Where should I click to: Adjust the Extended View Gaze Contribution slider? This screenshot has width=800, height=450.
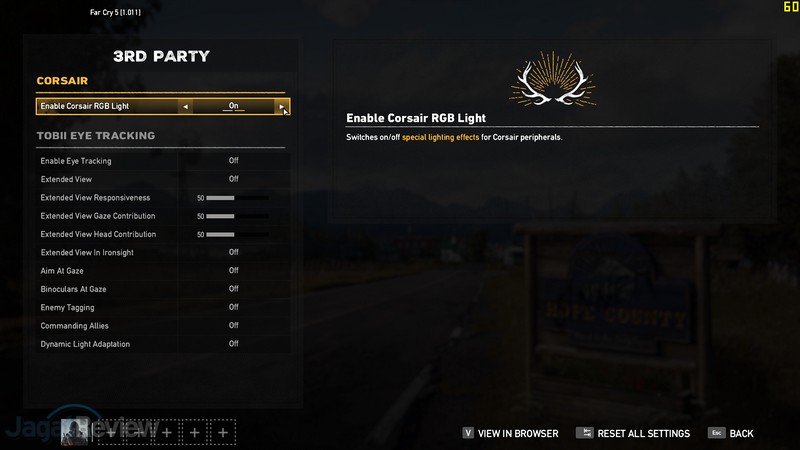[237, 216]
